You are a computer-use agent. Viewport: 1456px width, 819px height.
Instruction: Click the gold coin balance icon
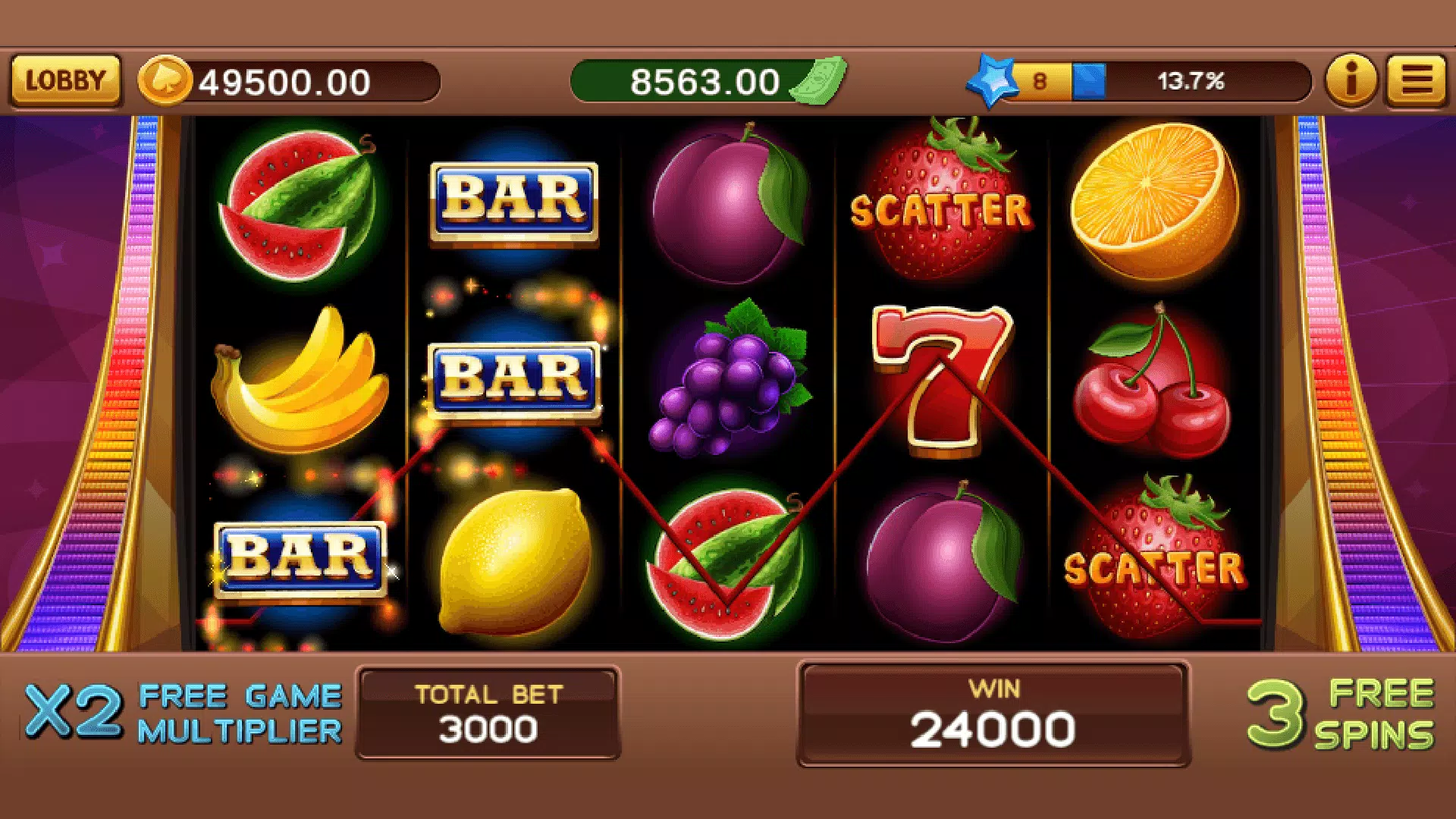(x=166, y=79)
